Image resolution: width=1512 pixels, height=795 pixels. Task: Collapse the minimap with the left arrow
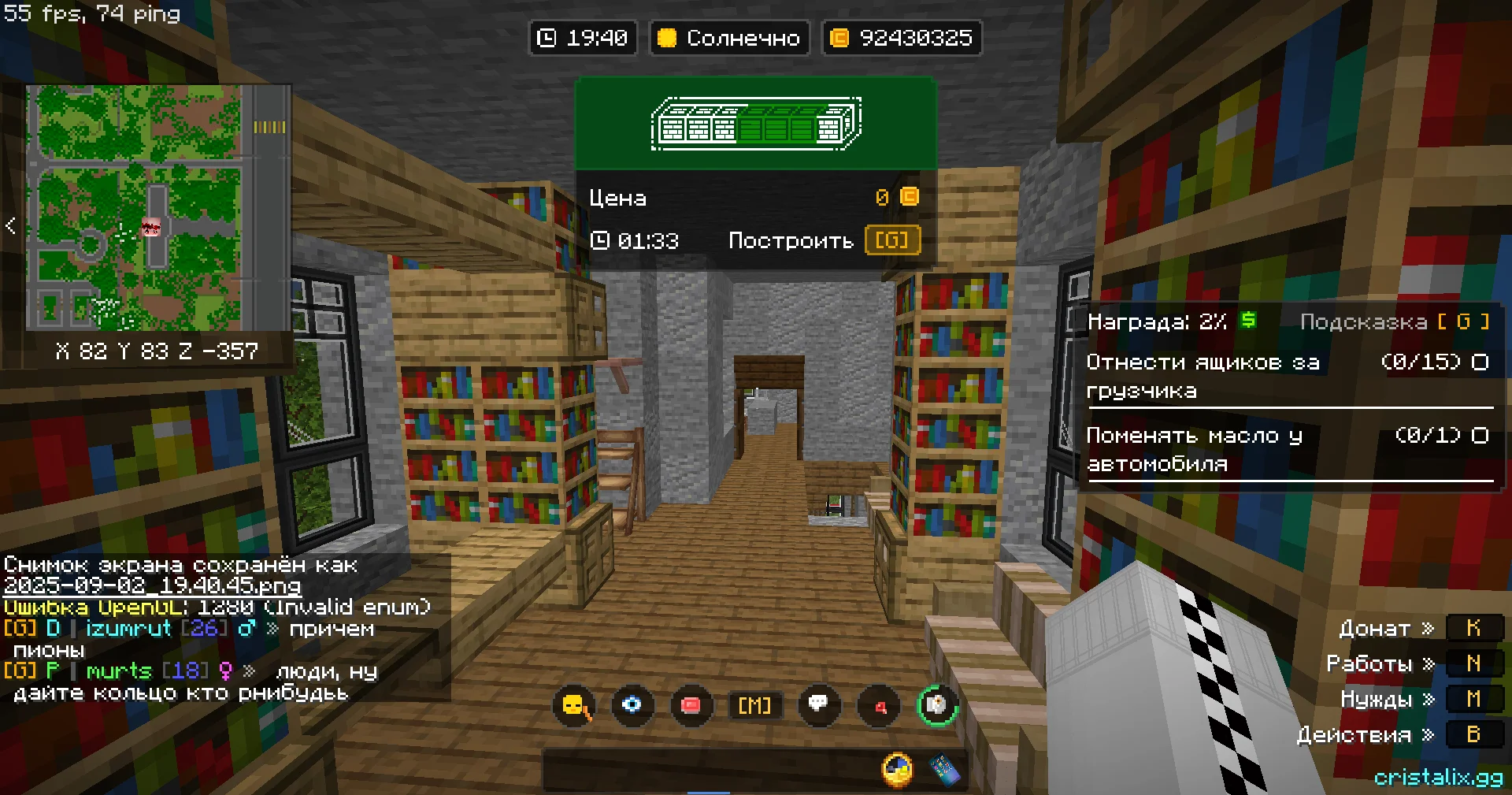click(10, 226)
